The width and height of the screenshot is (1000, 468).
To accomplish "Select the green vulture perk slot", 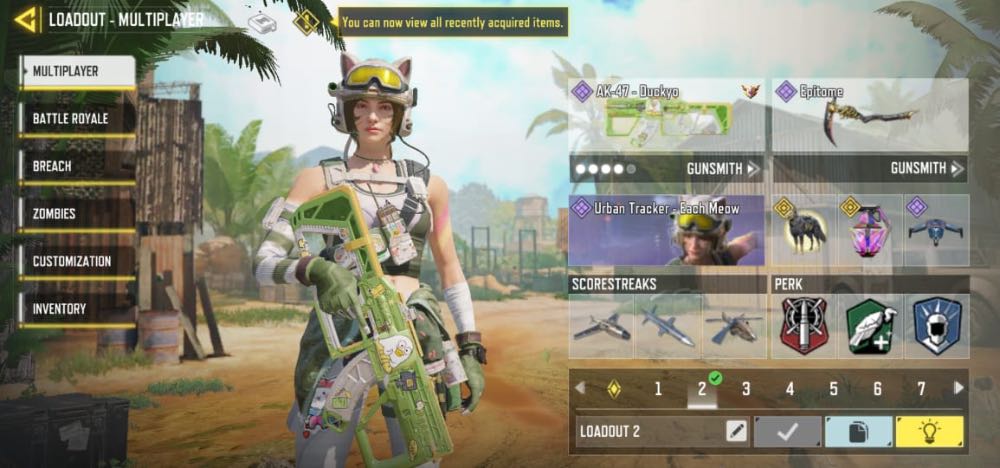I will click(870, 326).
